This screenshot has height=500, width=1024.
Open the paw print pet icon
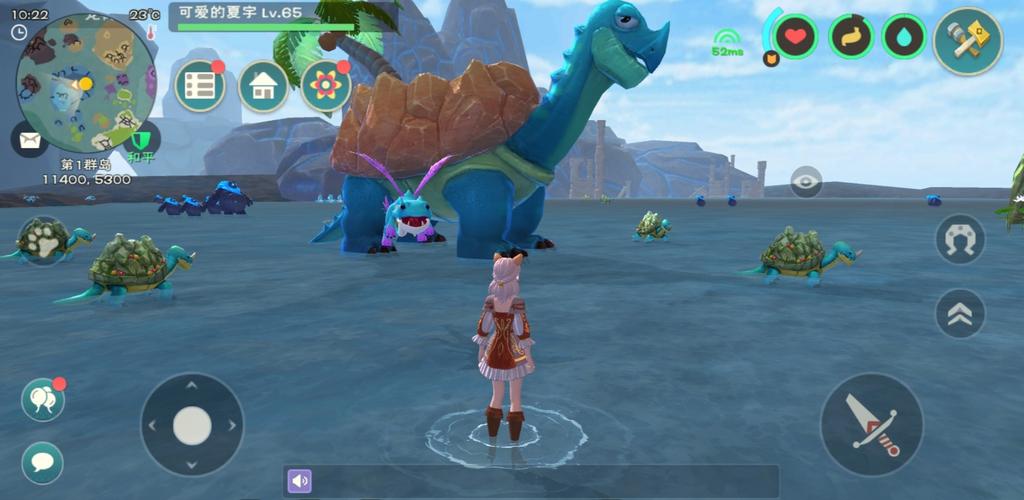click(x=43, y=241)
